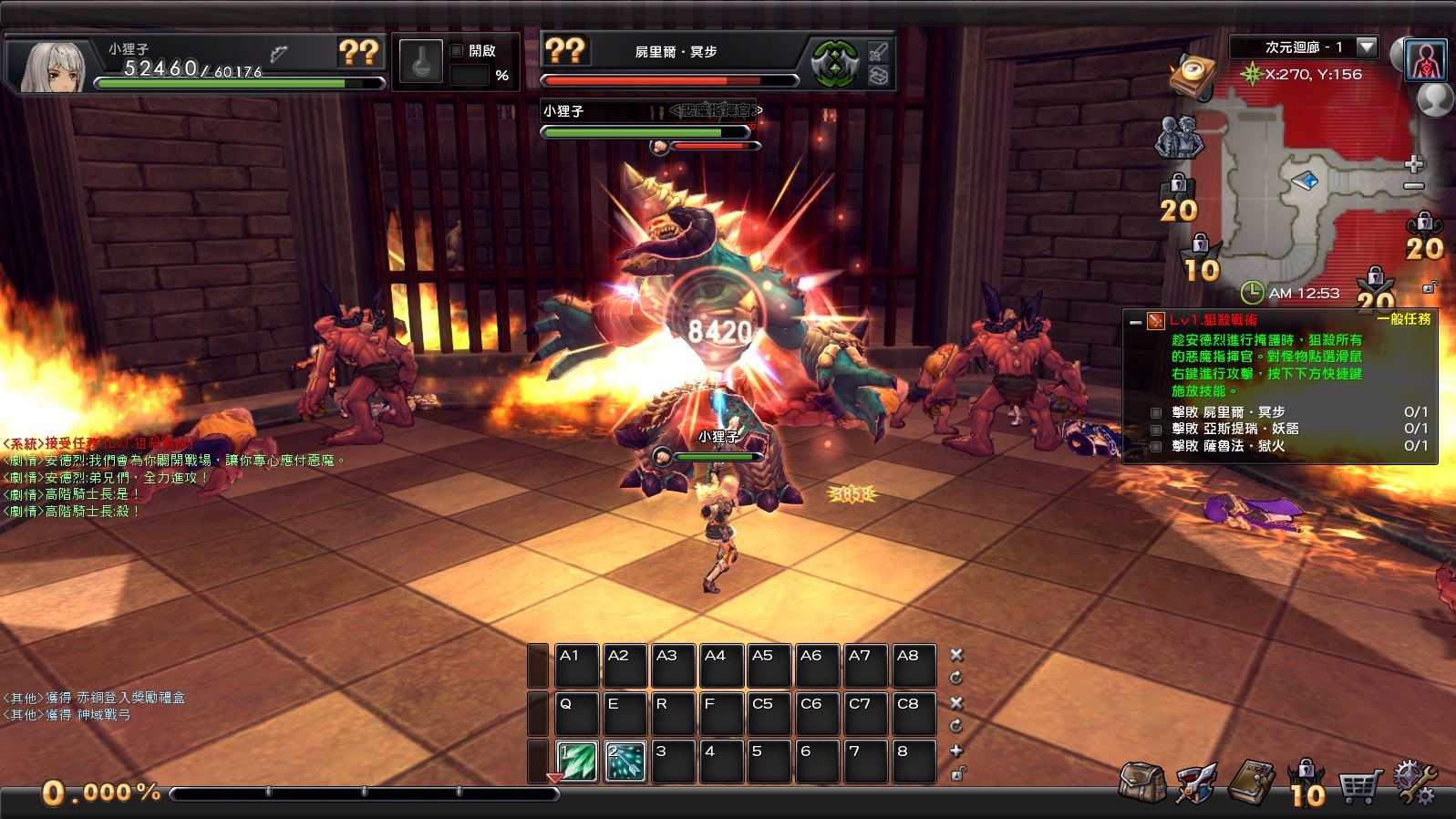Expand the 次元迴廊 channel dropdown
Screen dimensions: 1456x819
coord(1366,47)
